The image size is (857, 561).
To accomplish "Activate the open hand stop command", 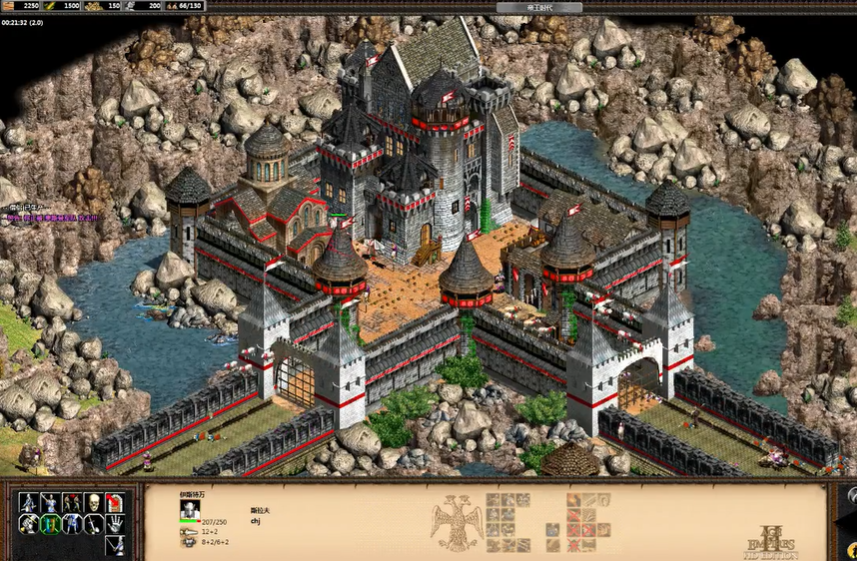I will point(115,524).
